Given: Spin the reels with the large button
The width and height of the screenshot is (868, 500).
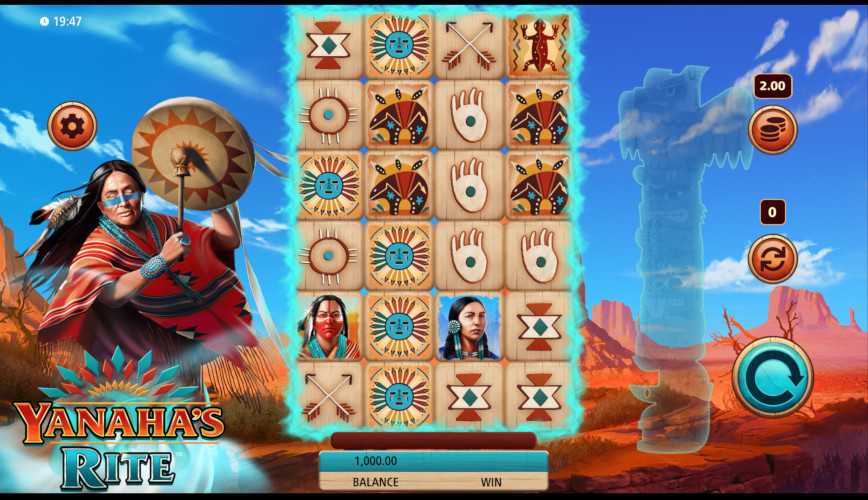Looking at the screenshot, I should [x=772, y=377].
